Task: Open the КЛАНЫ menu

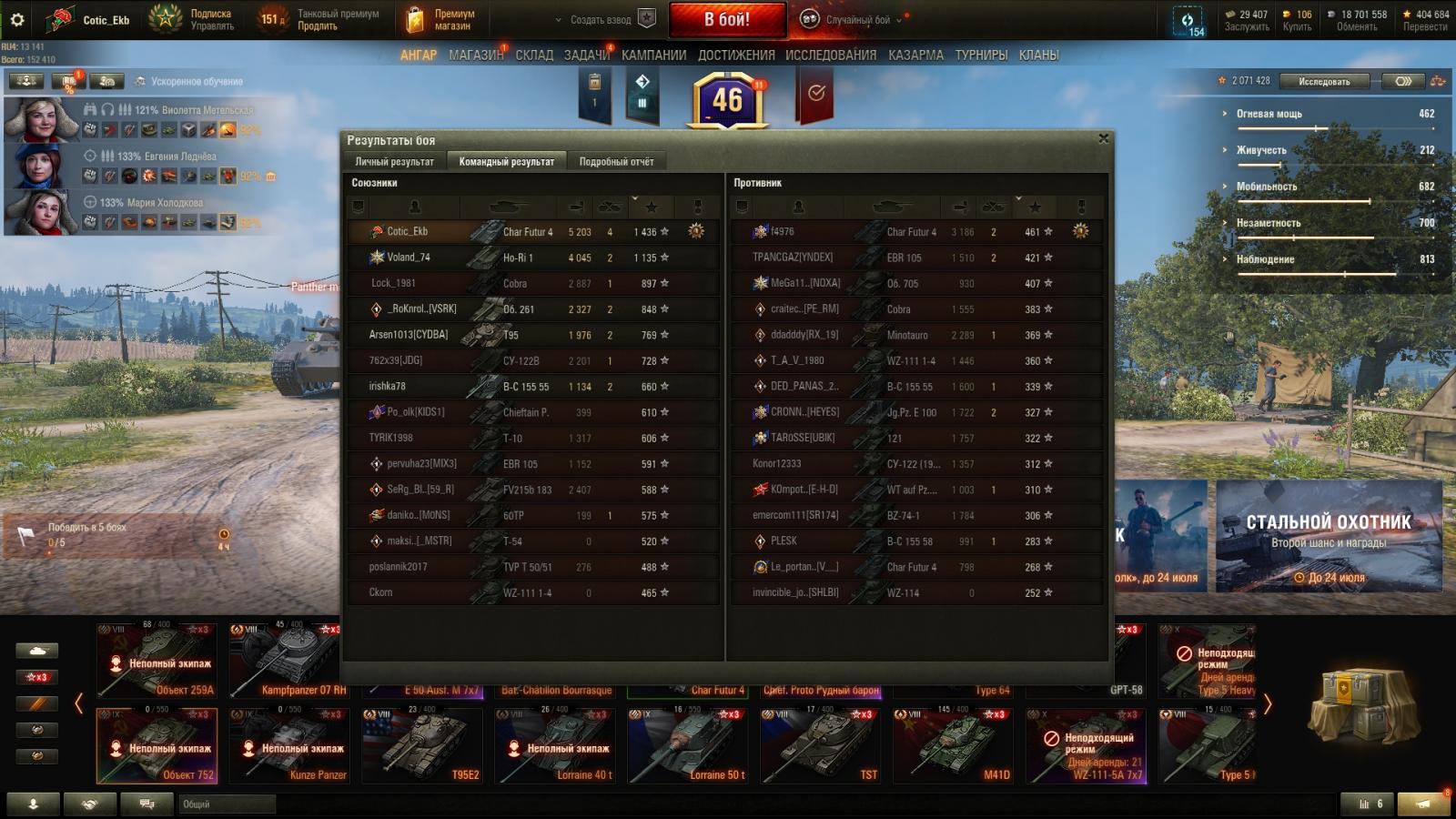Action: 1038,56
